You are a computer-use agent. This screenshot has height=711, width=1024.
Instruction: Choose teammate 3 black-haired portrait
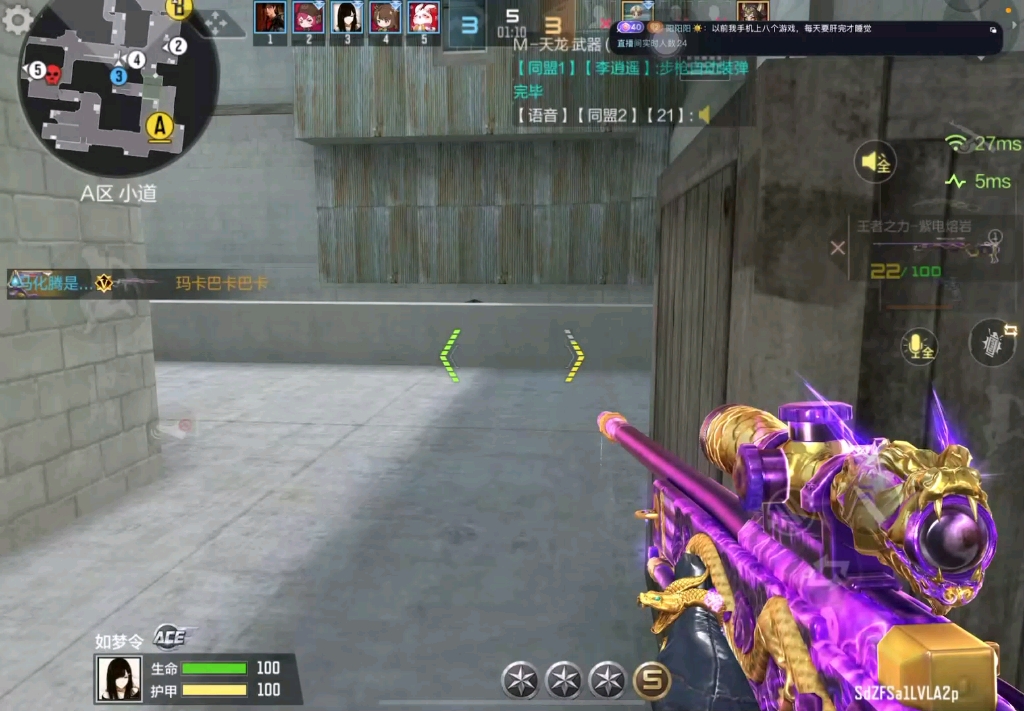[347, 18]
